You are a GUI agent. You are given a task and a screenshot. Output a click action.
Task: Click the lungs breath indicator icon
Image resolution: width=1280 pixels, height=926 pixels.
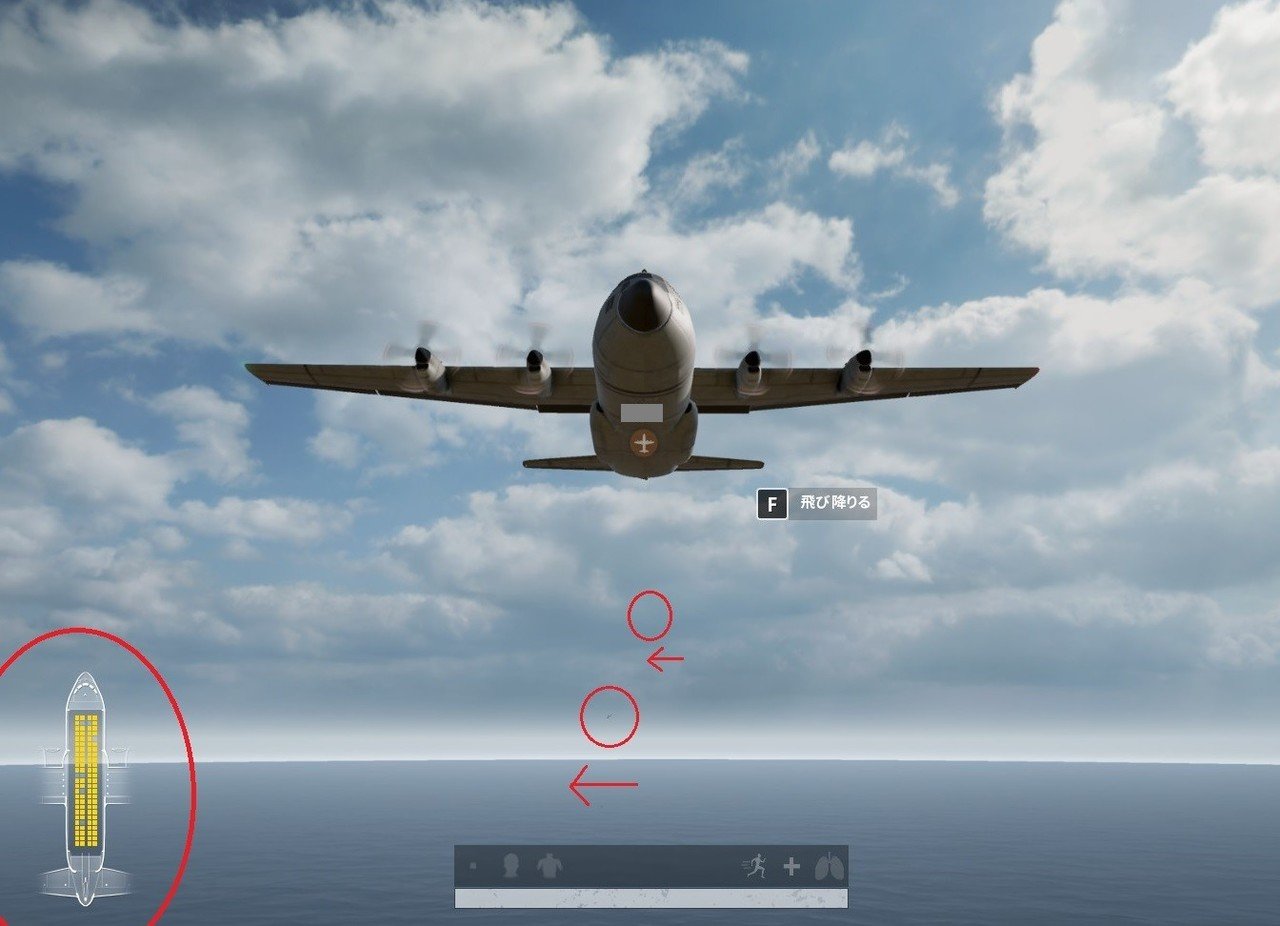[x=831, y=866]
